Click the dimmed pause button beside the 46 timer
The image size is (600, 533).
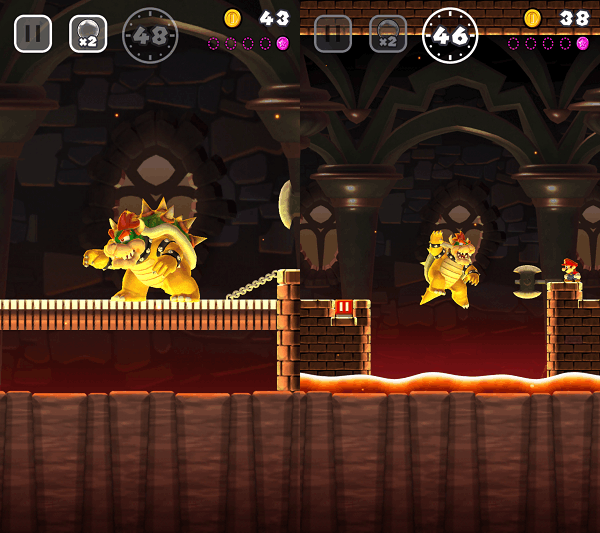click(x=333, y=34)
